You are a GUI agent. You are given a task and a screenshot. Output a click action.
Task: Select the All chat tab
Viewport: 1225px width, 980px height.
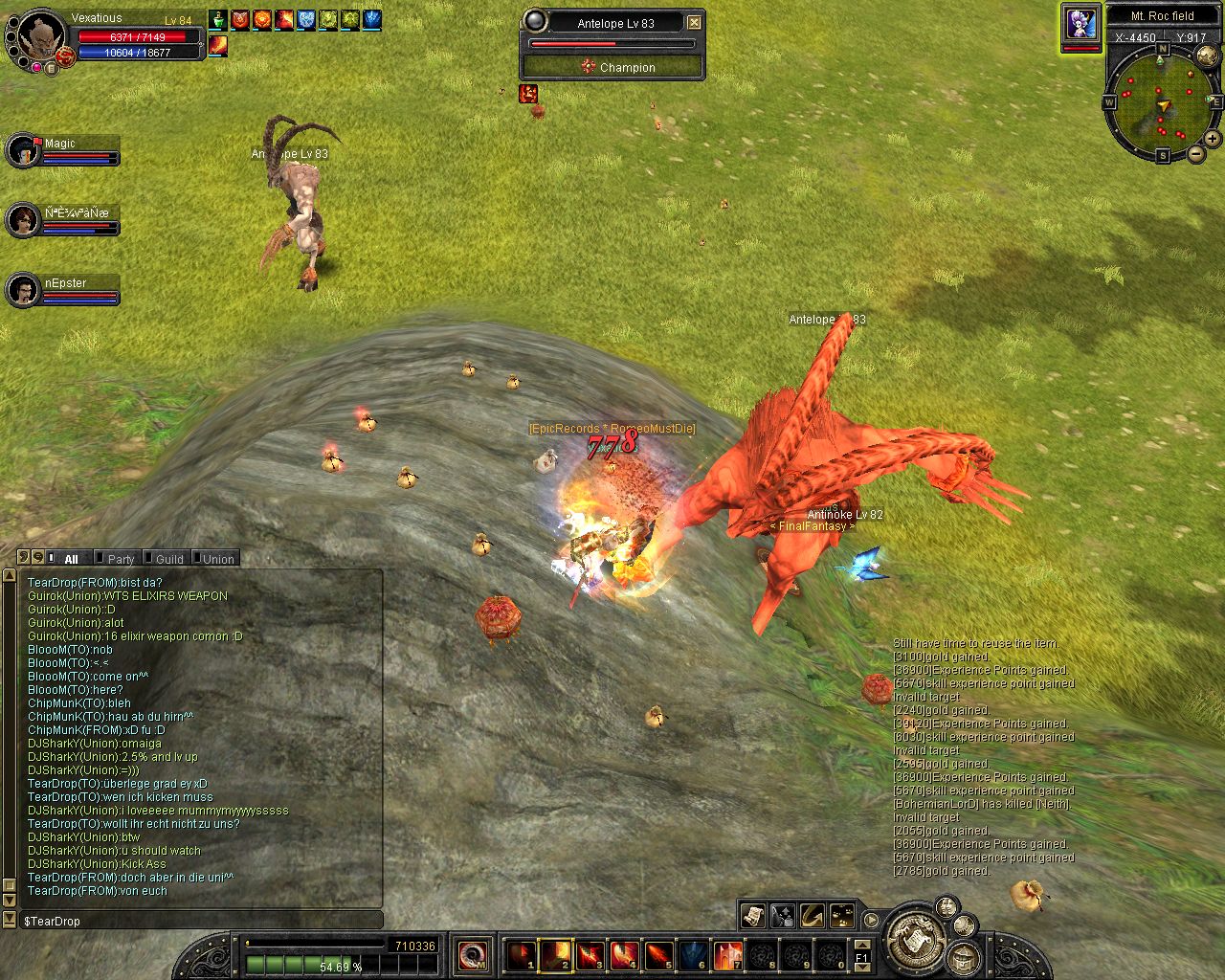pos(70,559)
